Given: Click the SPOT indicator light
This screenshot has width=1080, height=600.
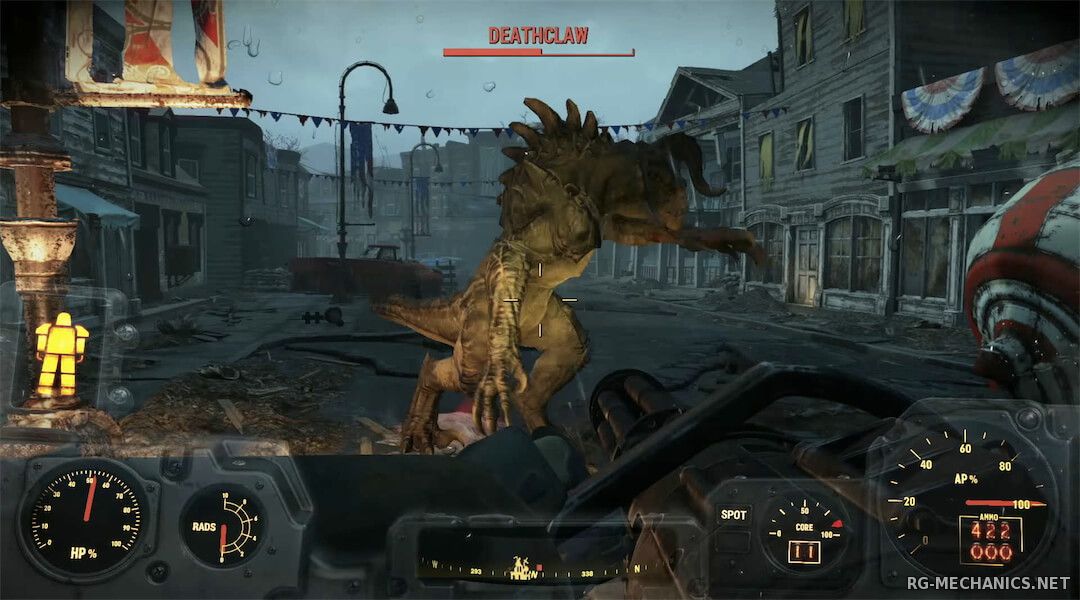Looking at the screenshot, I should click(734, 515).
